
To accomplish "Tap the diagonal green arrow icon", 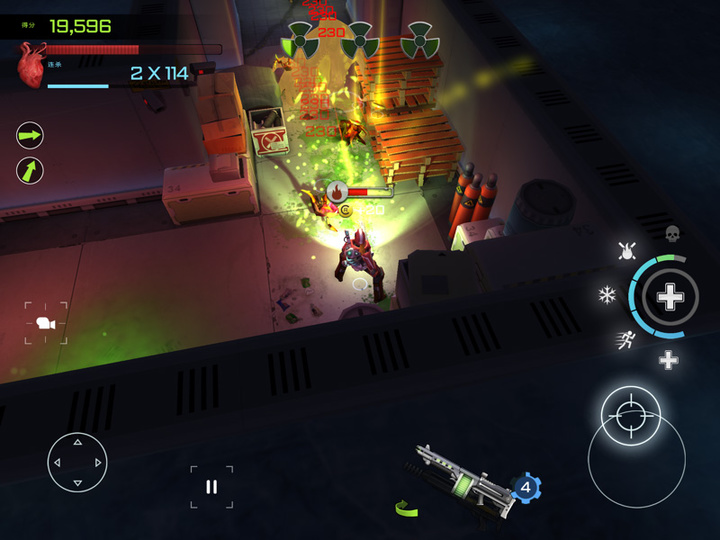I will tap(30, 170).
